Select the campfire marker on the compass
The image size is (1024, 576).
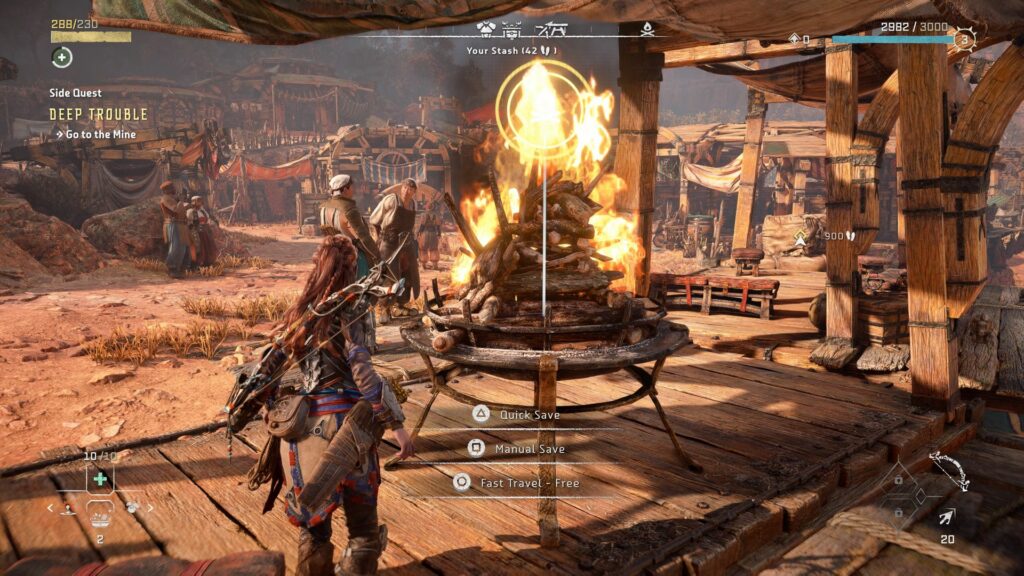(647, 28)
